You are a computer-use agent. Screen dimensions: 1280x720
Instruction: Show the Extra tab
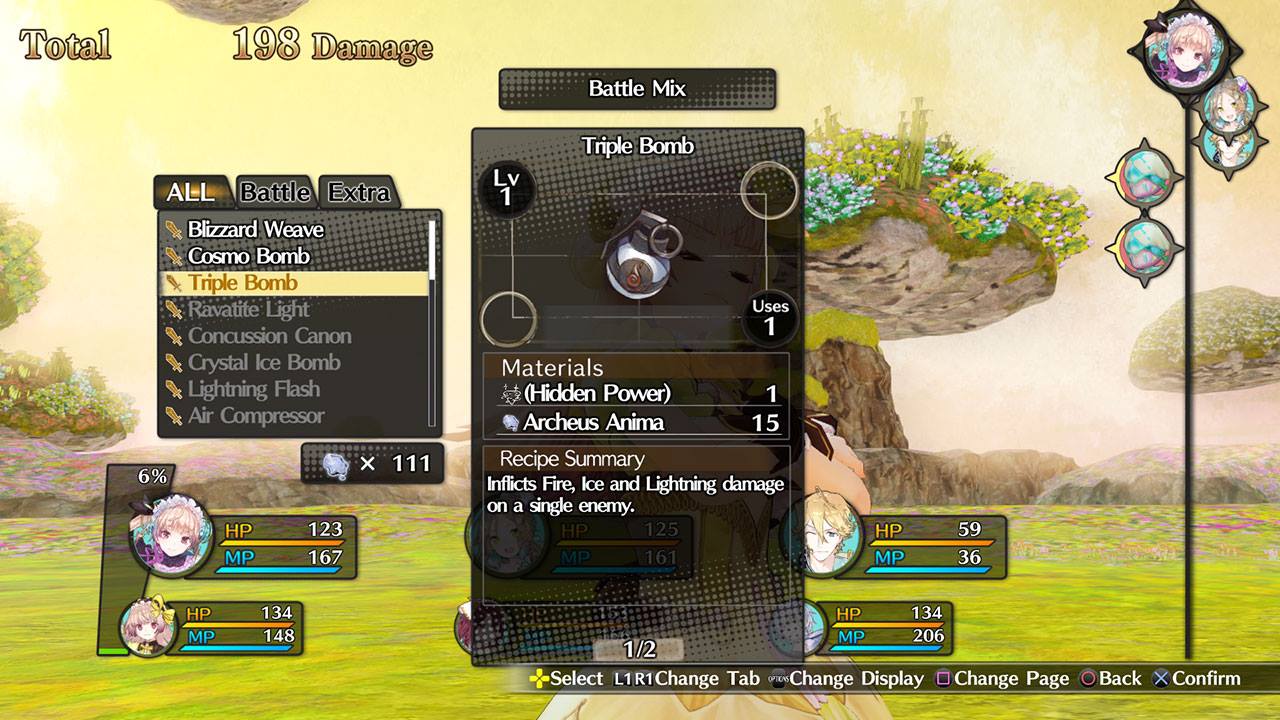pos(359,191)
